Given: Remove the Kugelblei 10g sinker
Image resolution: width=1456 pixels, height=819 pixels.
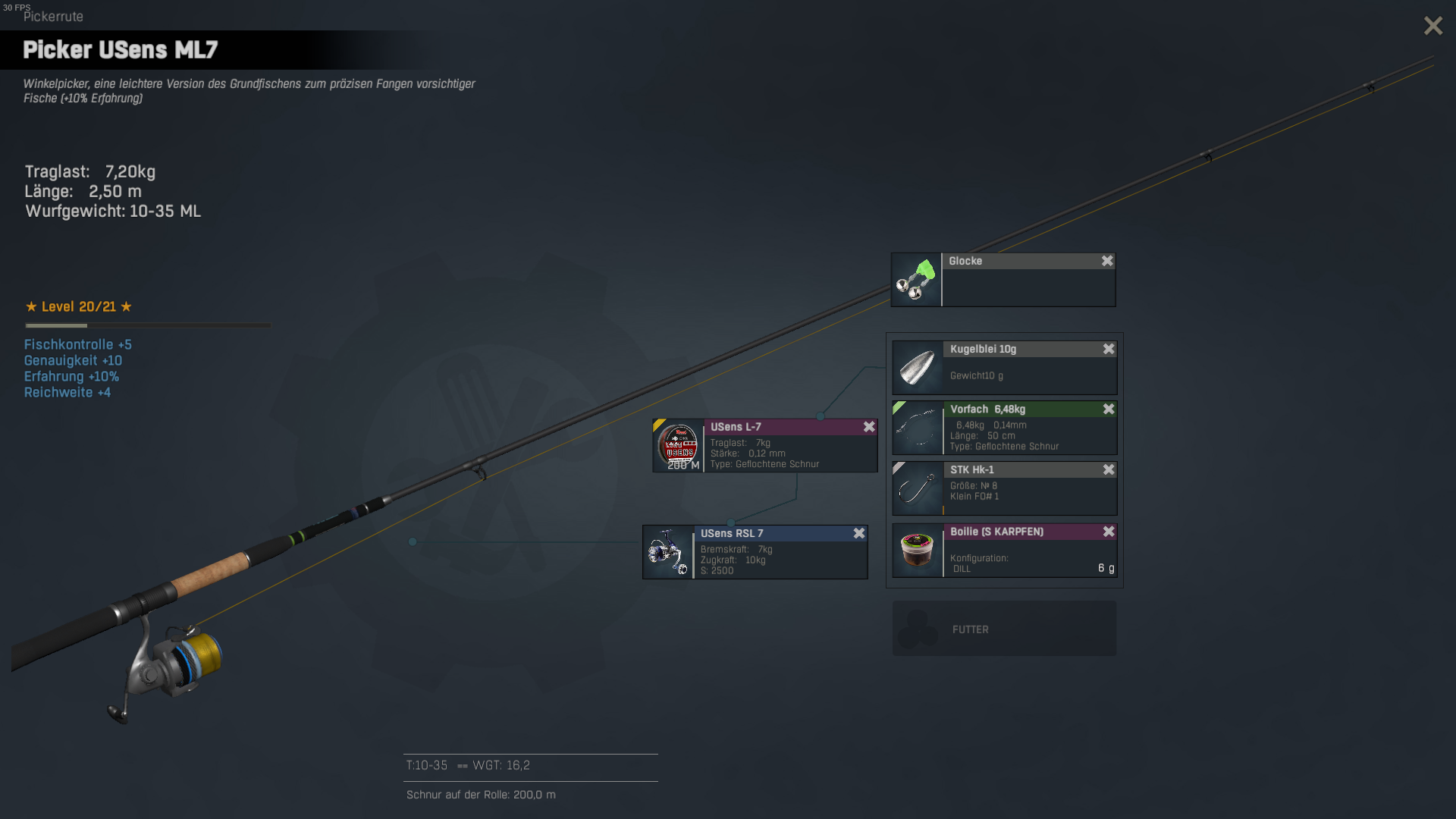Looking at the screenshot, I should pyautogui.click(x=1109, y=349).
